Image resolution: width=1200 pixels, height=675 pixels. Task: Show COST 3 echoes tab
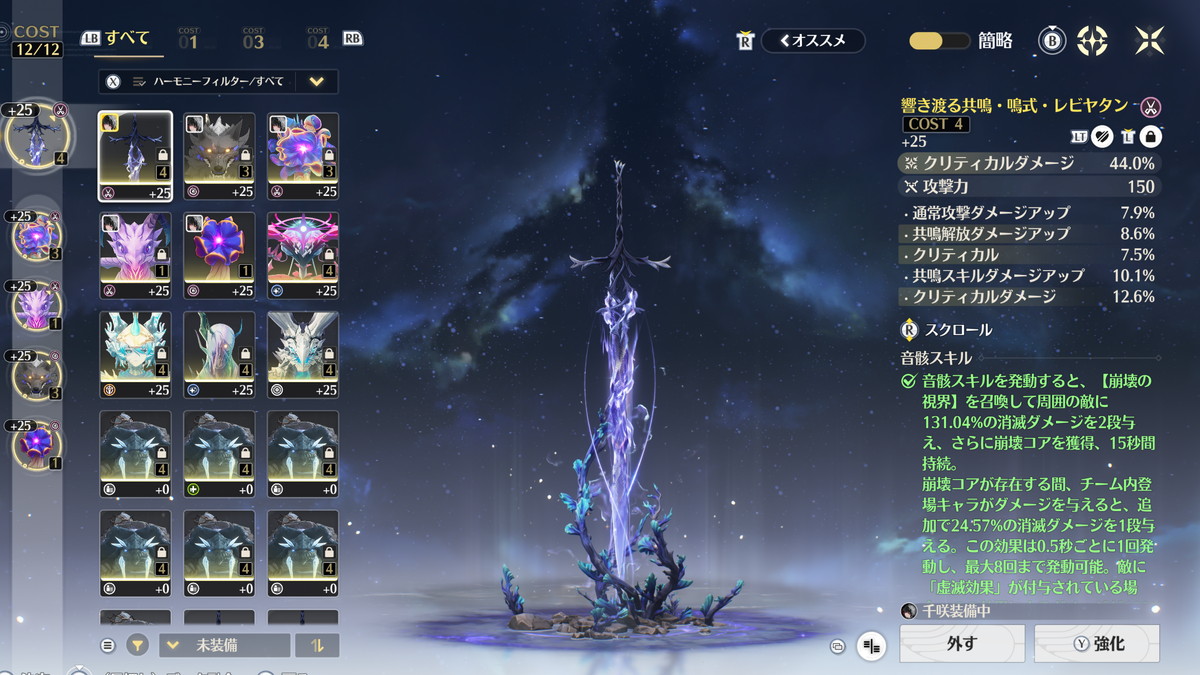[253, 40]
